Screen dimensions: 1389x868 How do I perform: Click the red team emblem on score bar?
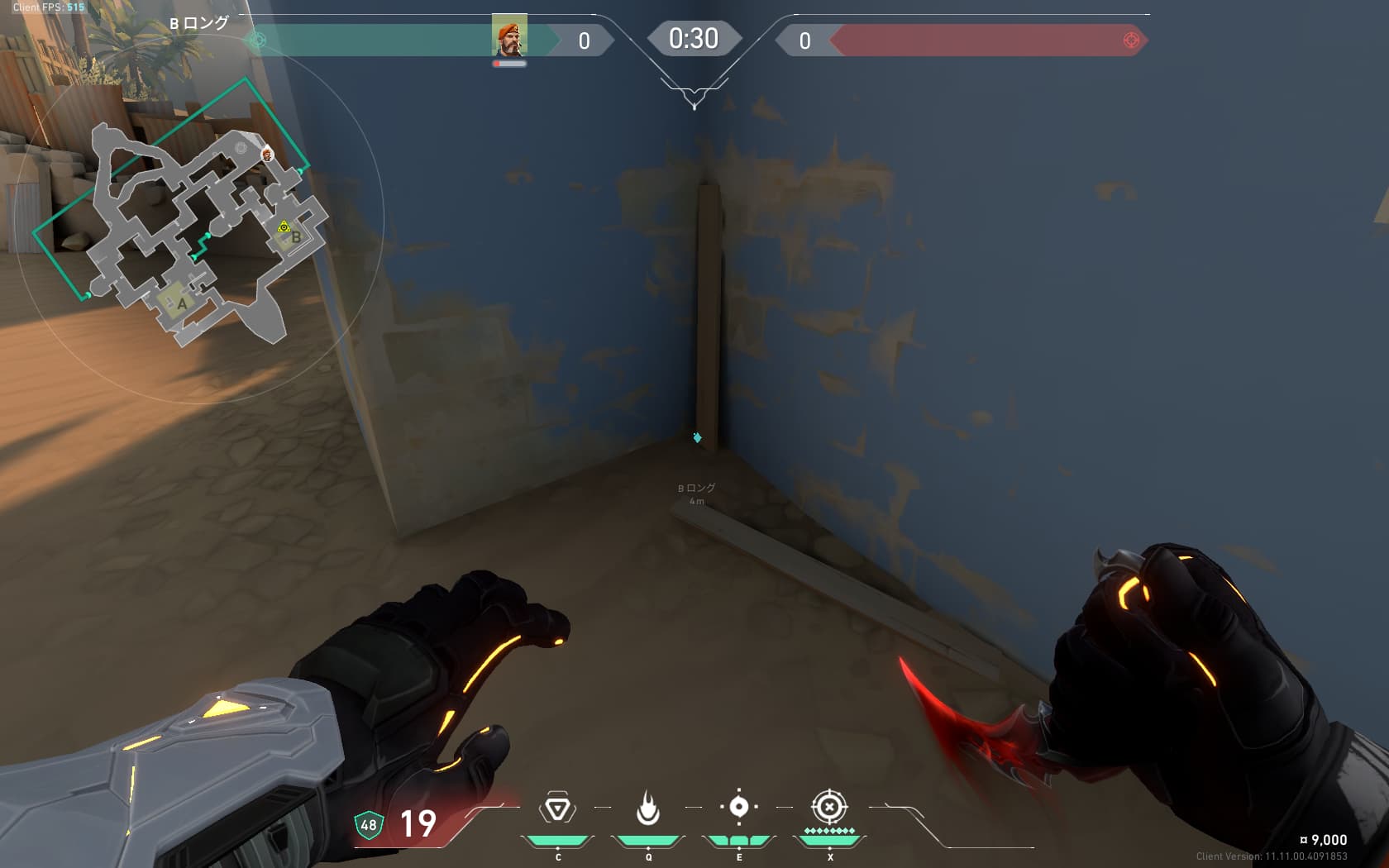(x=1131, y=40)
